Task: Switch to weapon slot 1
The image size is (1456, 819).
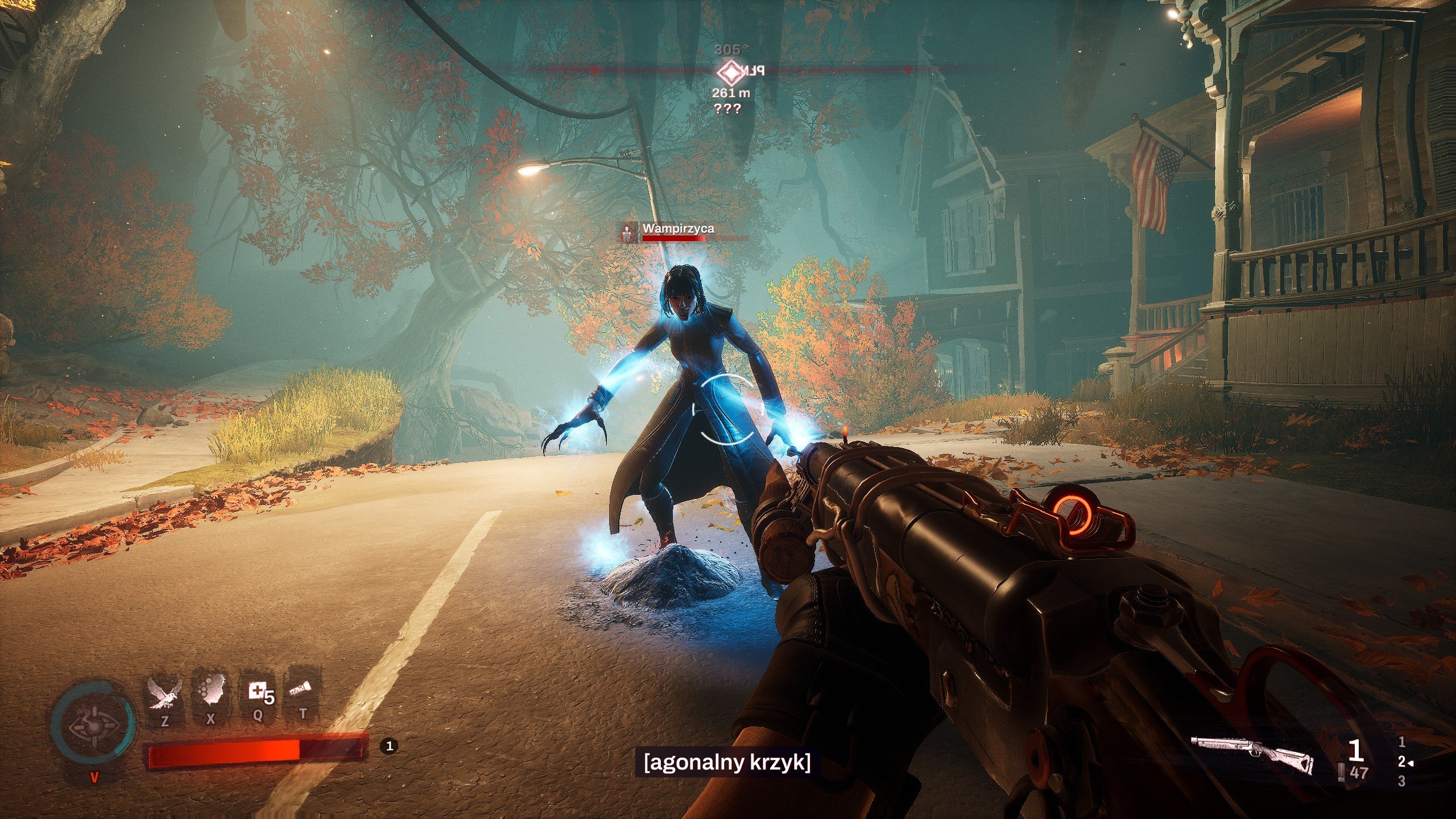Action: 1402,742
